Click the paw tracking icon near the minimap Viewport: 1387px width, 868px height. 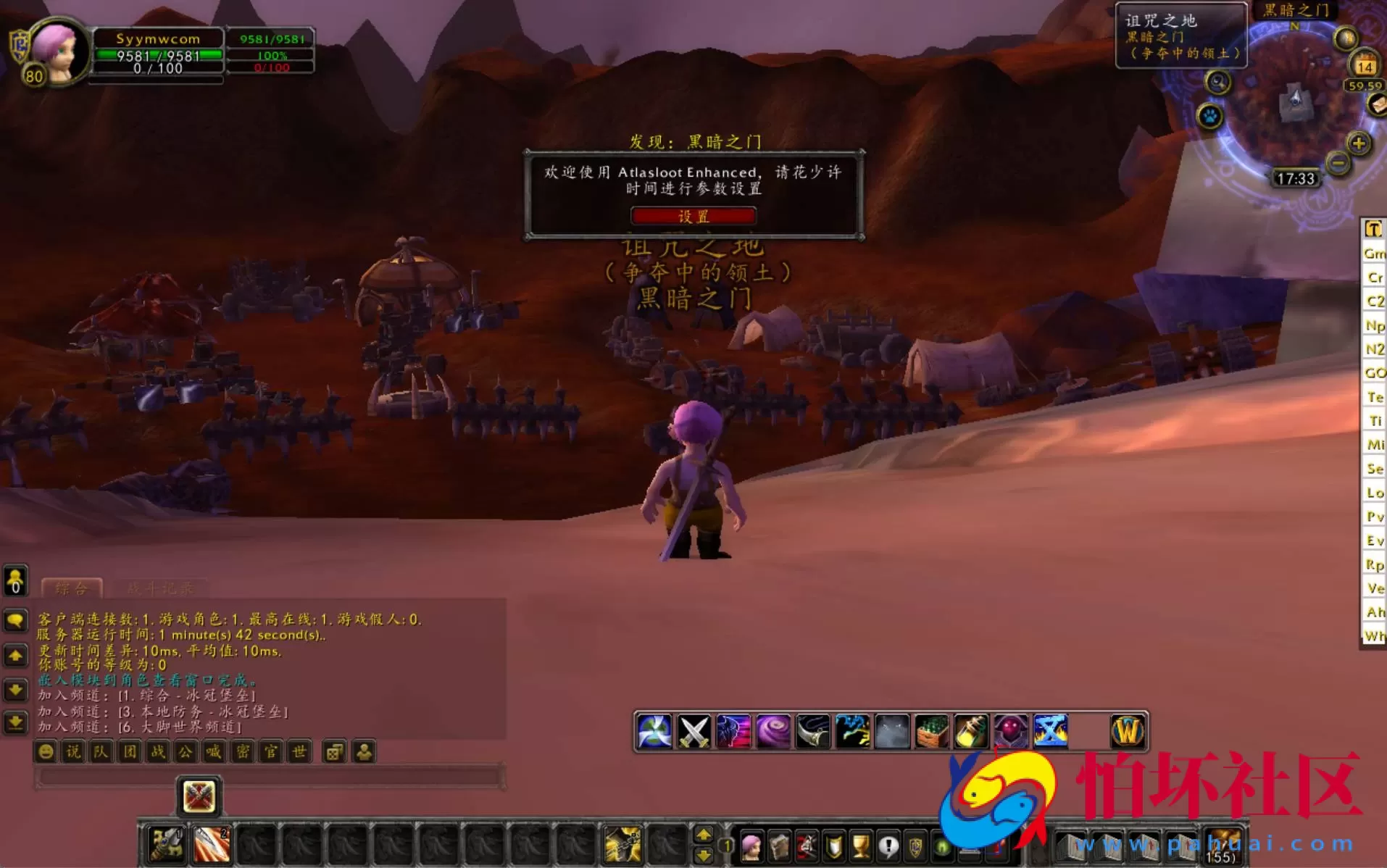click(x=1209, y=117)
